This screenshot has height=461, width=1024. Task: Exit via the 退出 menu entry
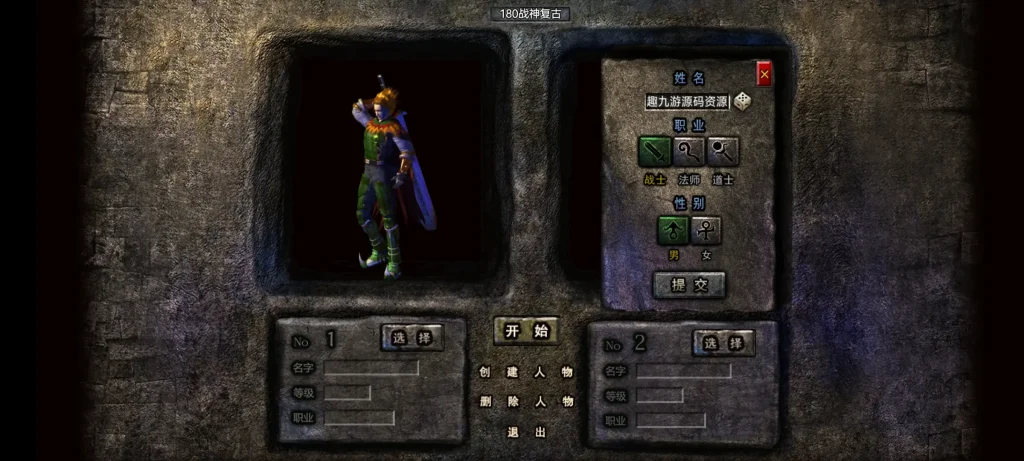point(526,432)
